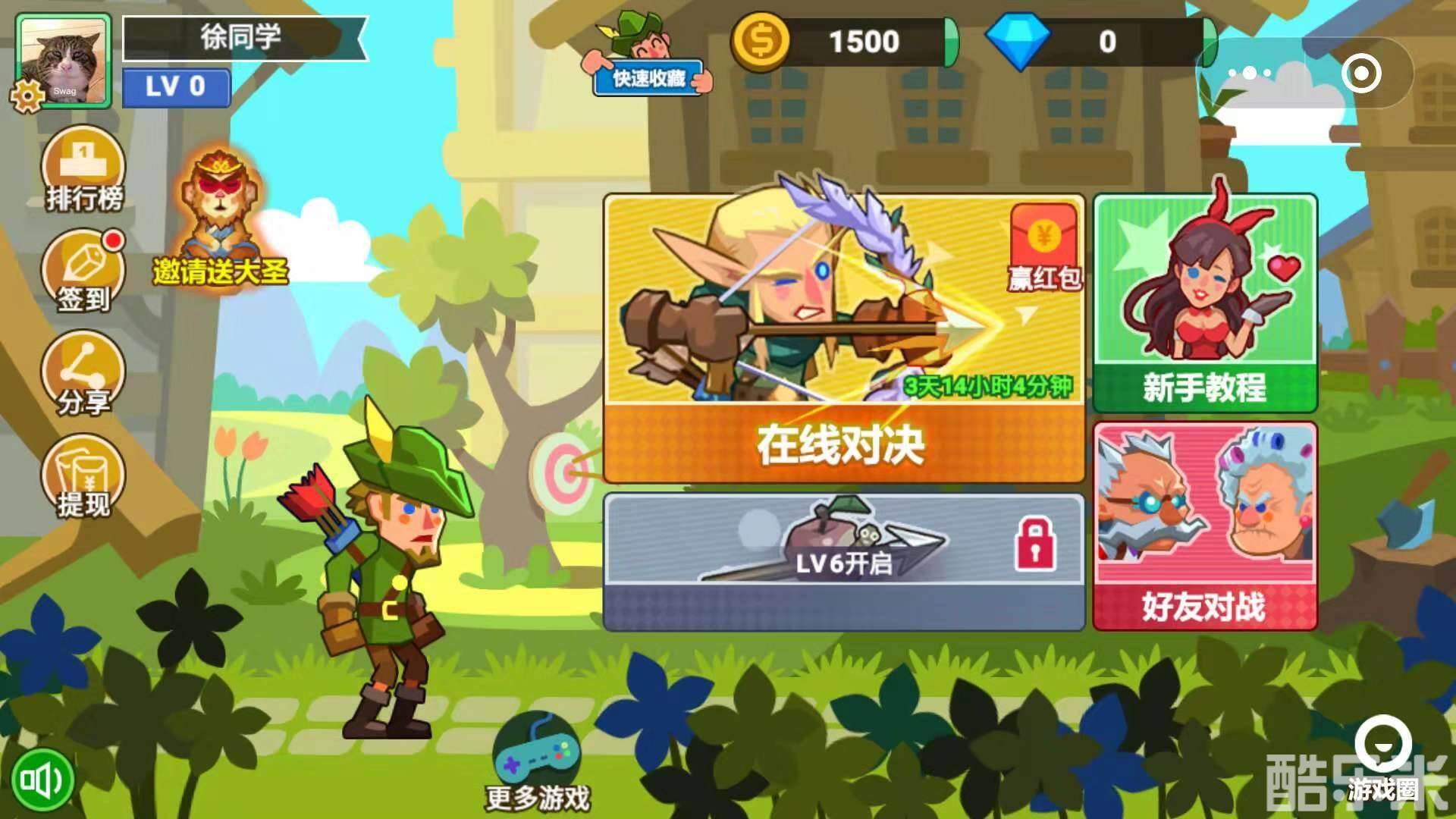Open the settings gear on the avatar
Image resolution: width=1456 pixels, height=819 pixels.
27,95
